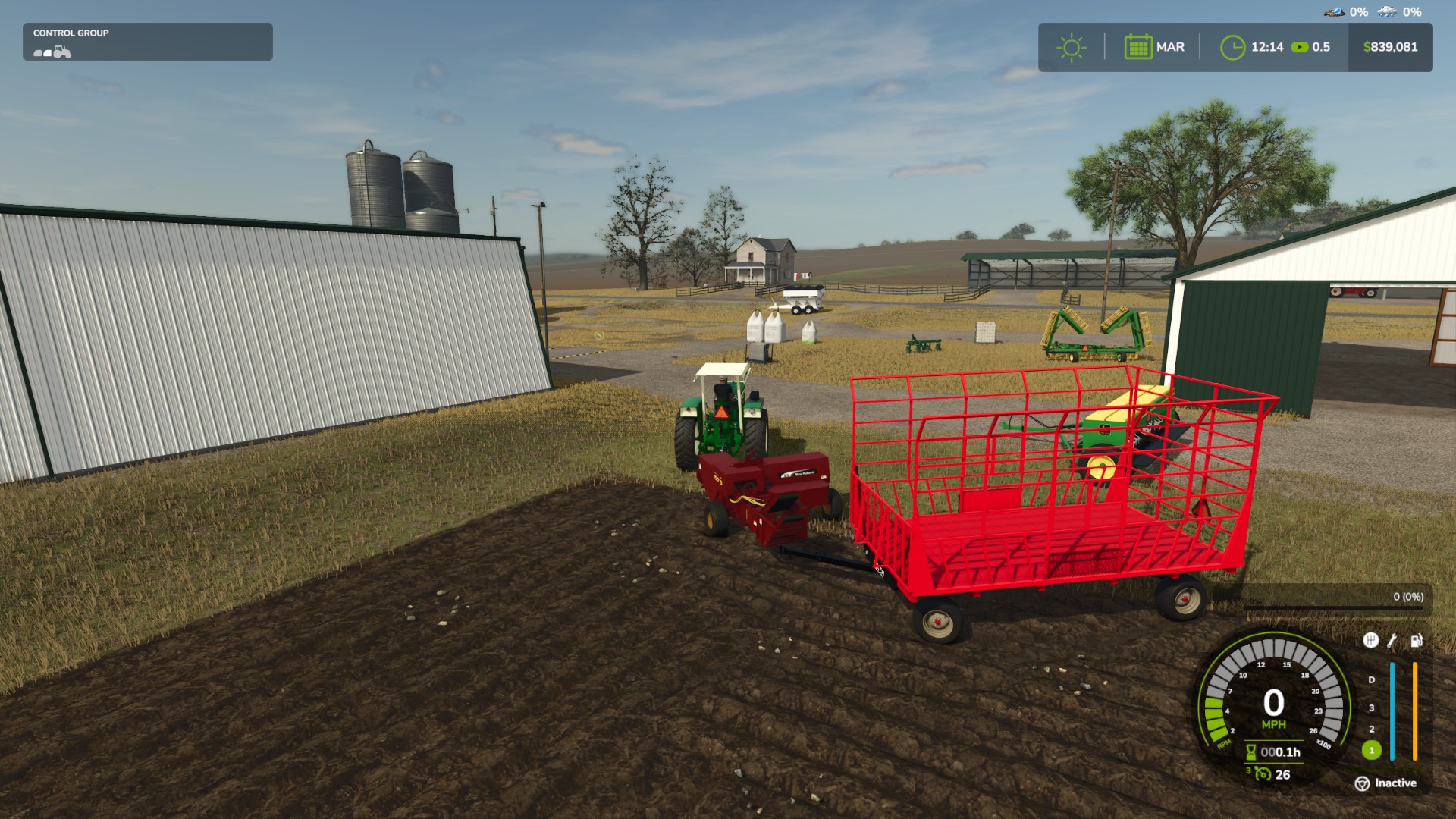Select D in the gear range display
Image resolution: width=1456 pixels, height=819 pixels.
[1370, 679]
